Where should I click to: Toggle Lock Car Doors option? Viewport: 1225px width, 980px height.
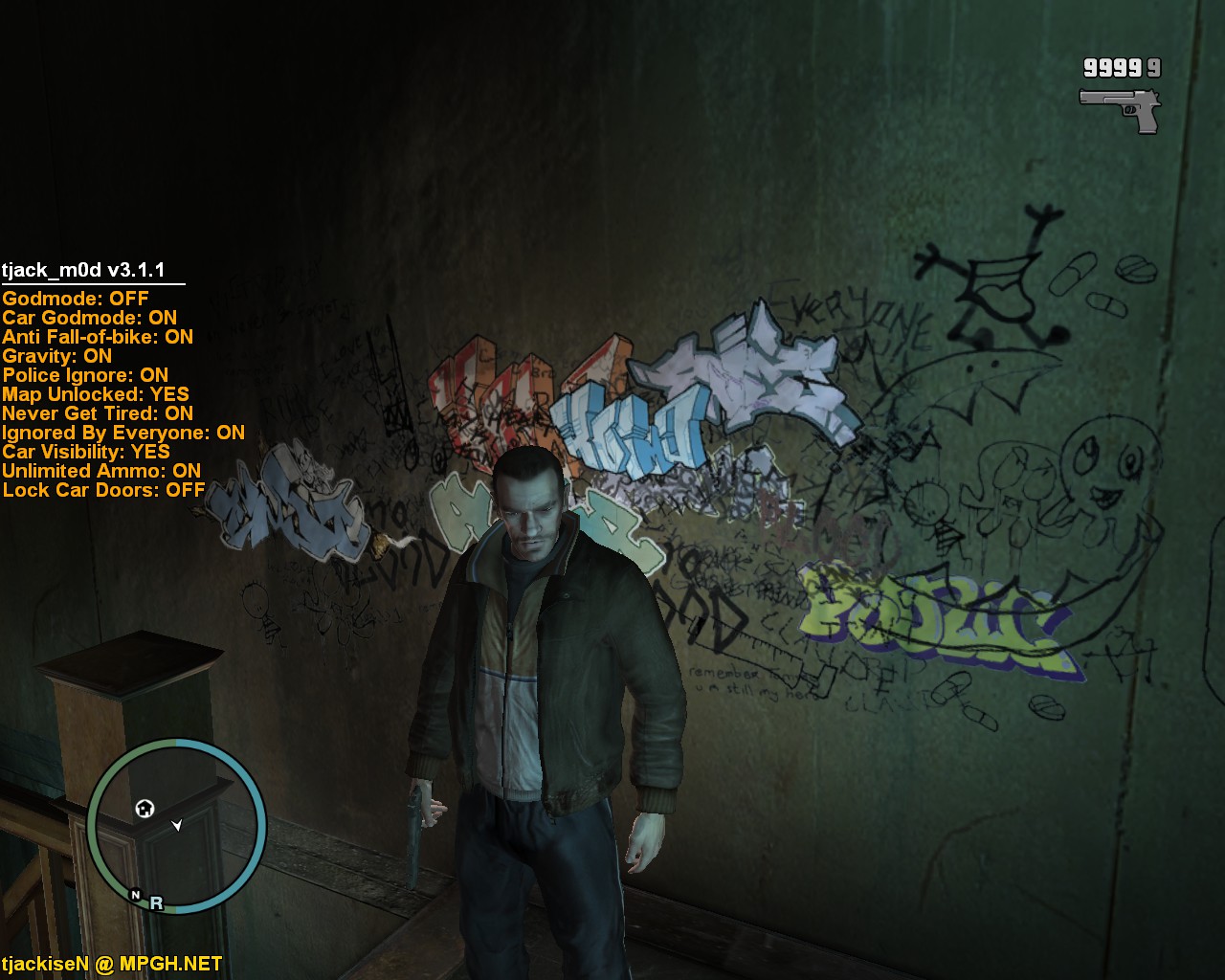tap(103, 490)
